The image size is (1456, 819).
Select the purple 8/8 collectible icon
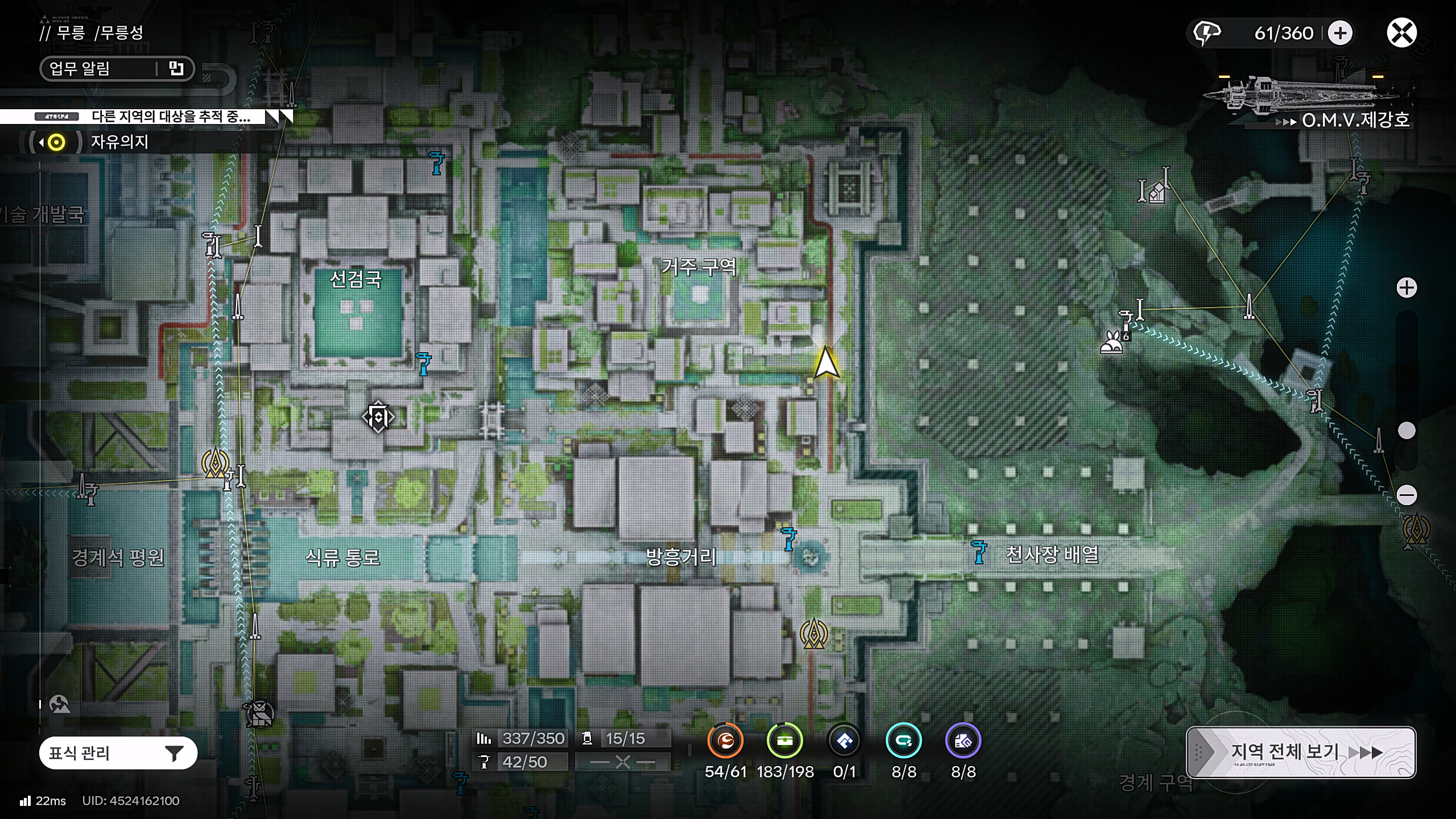[x=963, y=741]
